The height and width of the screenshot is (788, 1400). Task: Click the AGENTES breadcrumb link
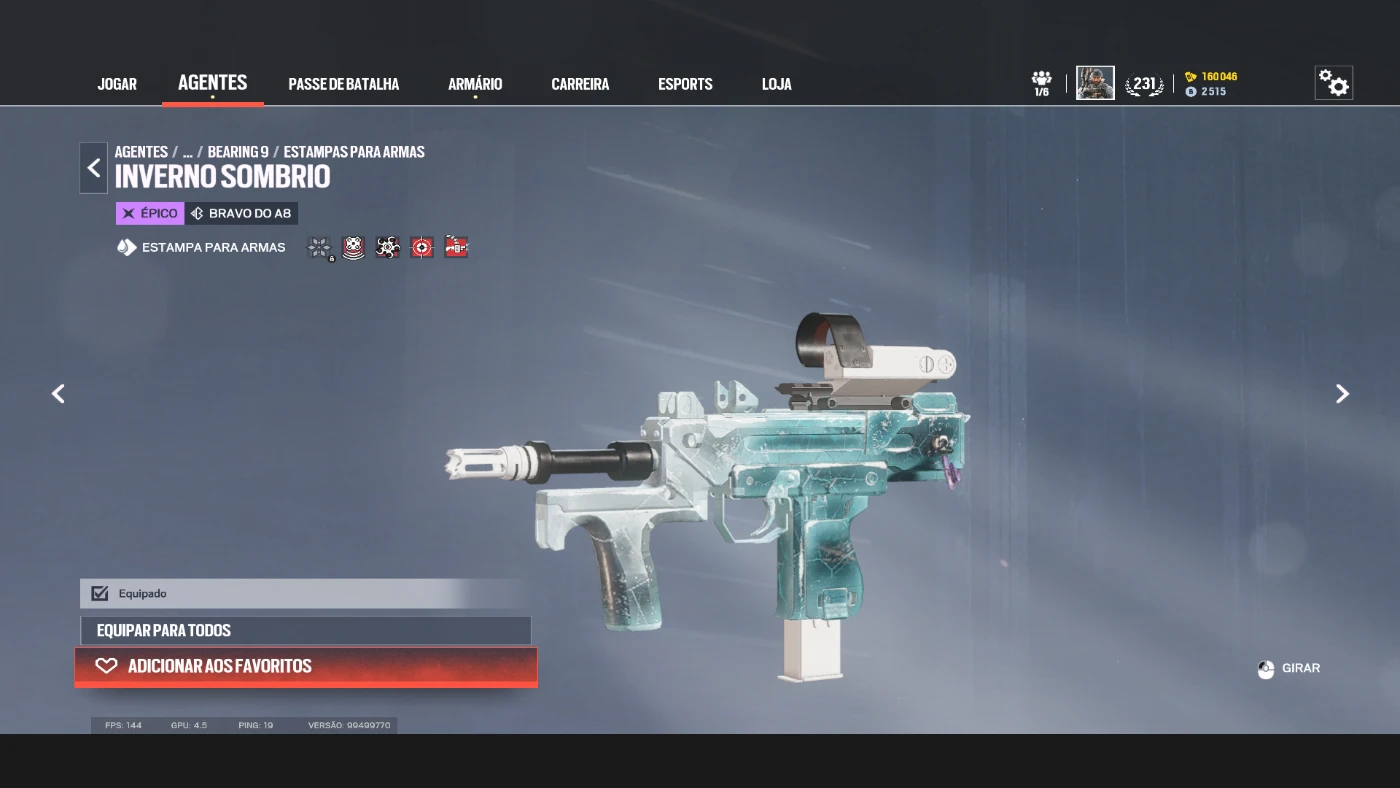tap(141, 152)
